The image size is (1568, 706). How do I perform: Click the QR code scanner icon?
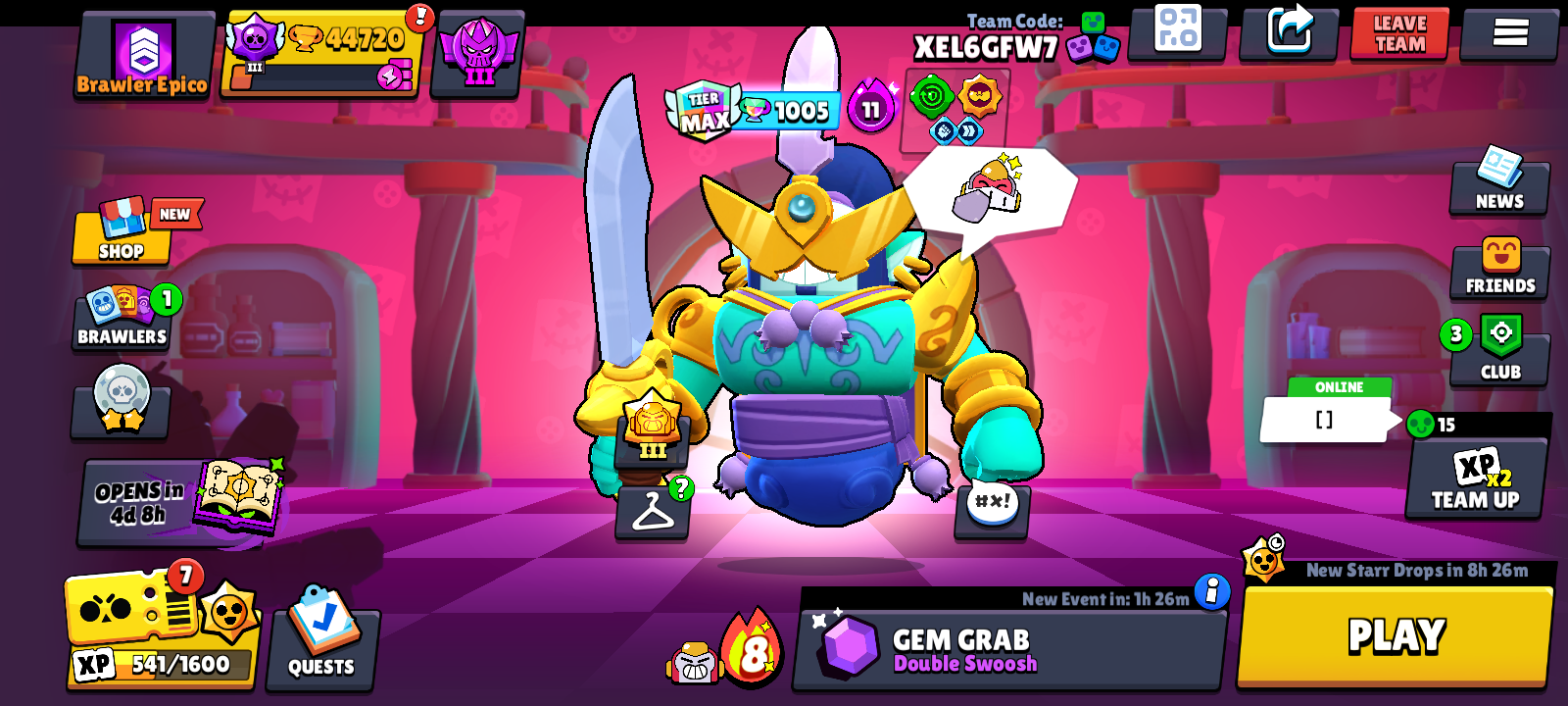click(1179, 32)
